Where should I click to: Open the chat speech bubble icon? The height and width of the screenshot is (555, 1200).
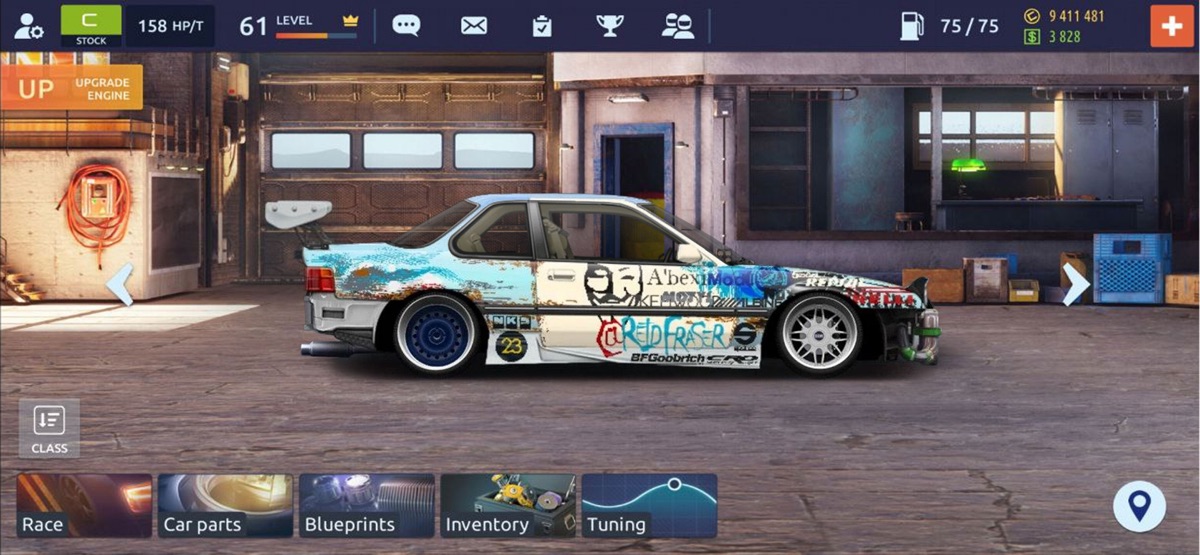click(406, 26)
